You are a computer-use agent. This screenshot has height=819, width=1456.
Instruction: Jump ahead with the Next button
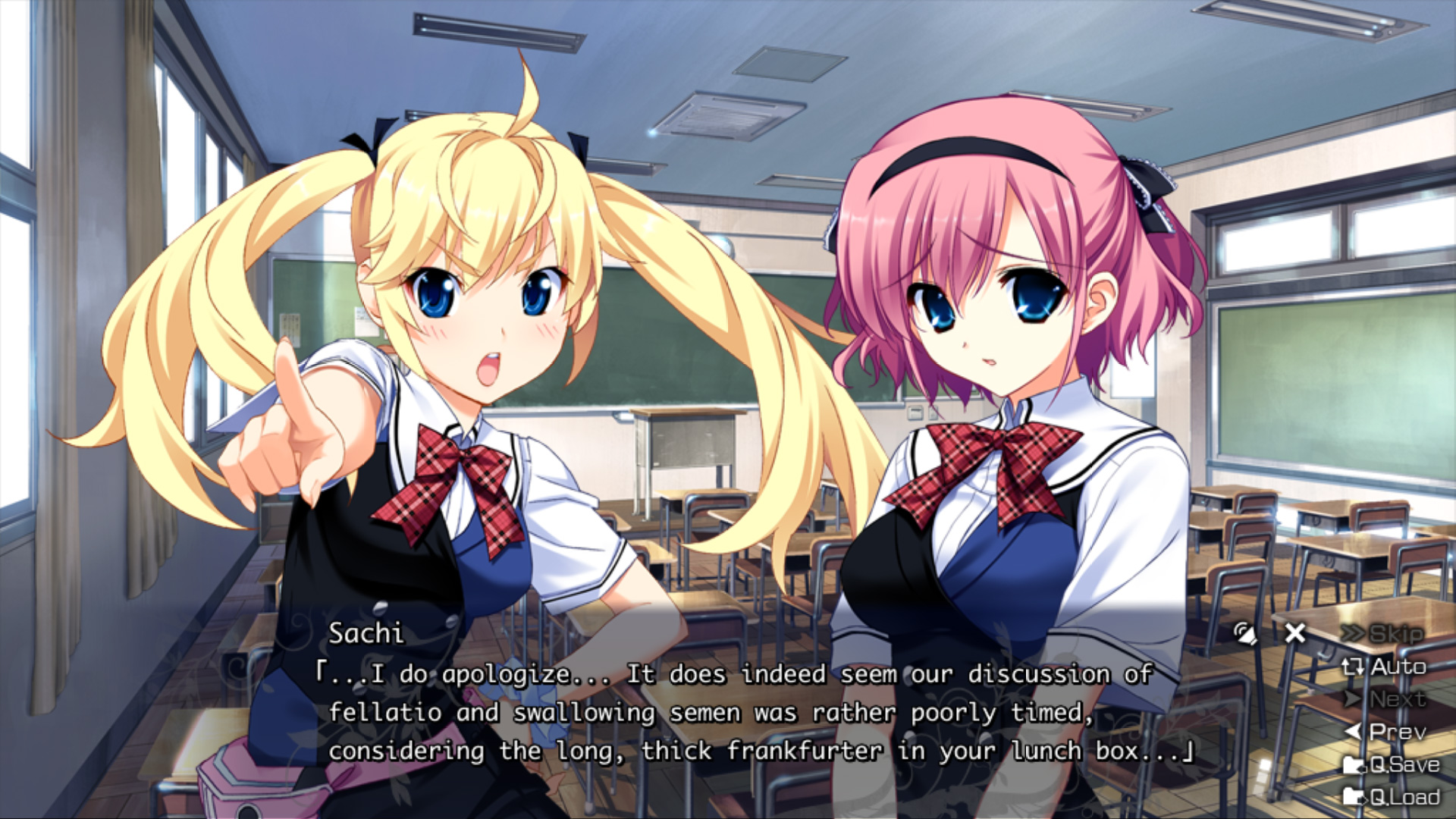tap(1385, 699)
